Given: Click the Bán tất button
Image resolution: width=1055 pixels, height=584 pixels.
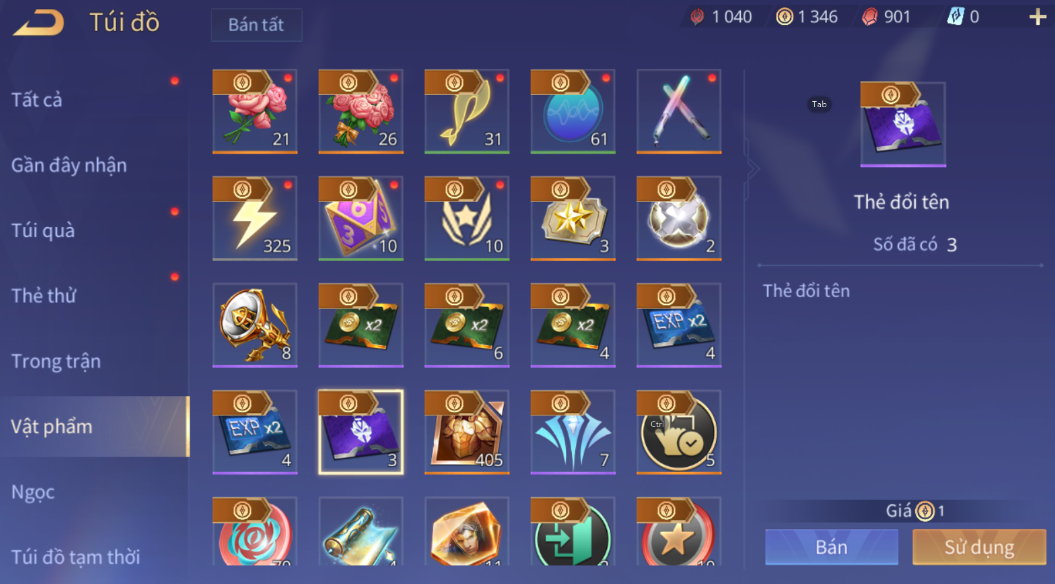Looking at the screenshot, I should tap(256, 25).
